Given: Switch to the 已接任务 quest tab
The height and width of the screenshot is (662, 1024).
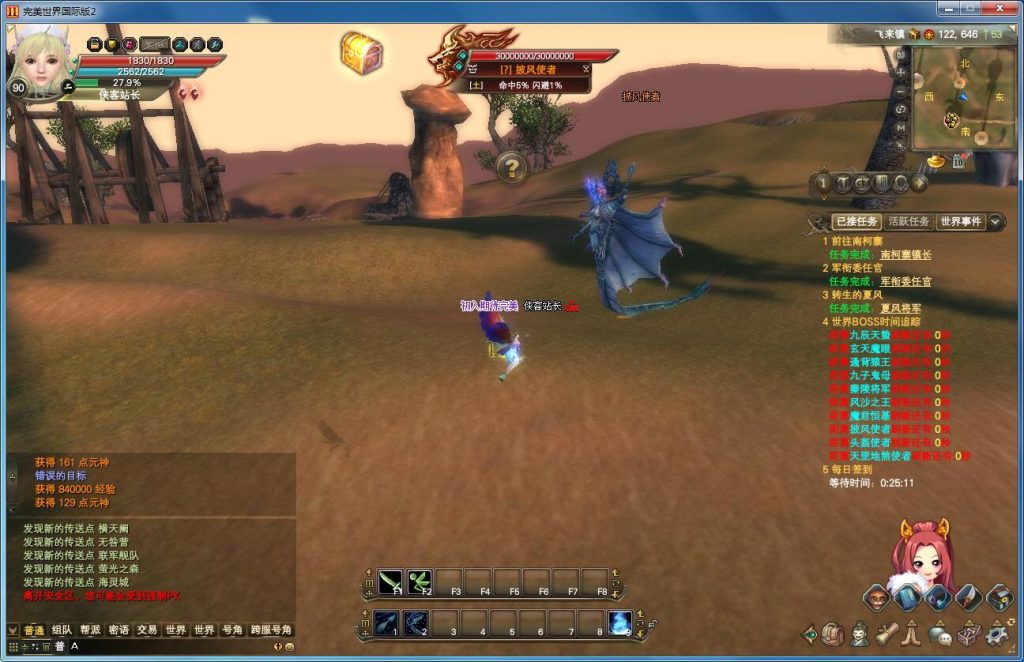Looking at the screenshot, I should 855,221.
